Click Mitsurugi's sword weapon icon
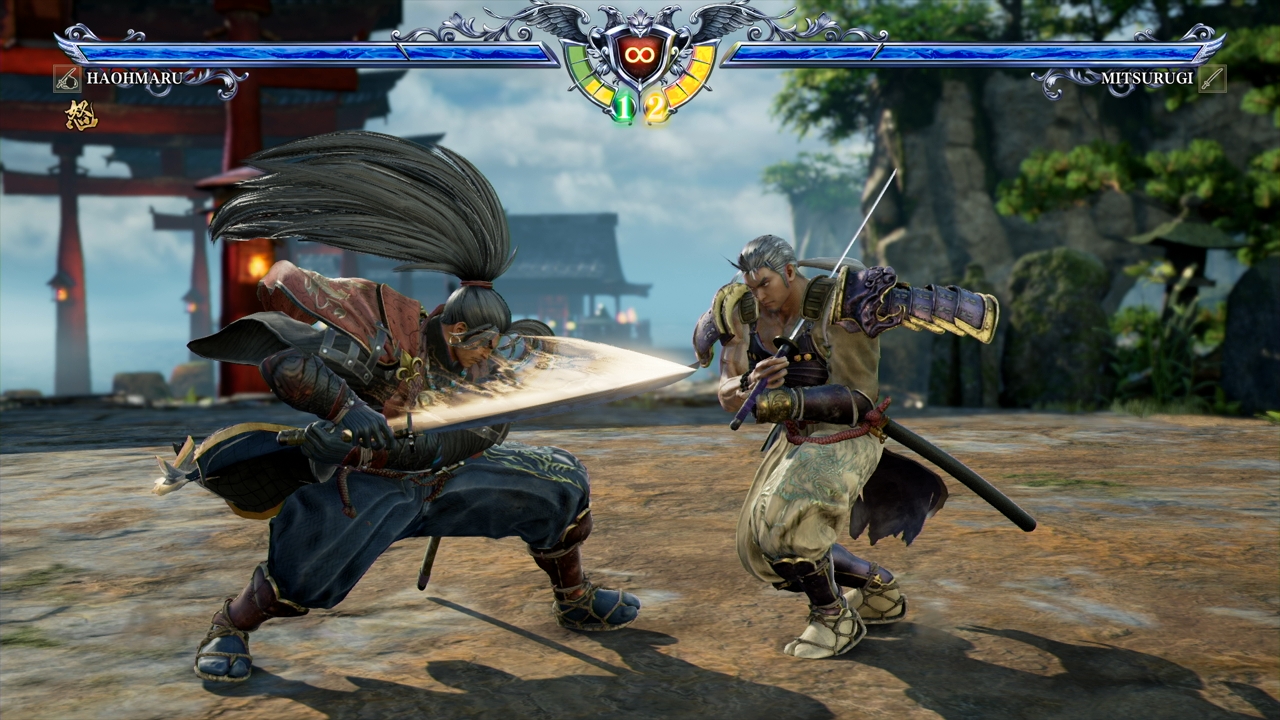The height and width of the screenshot is (720, 1280). tap(1212, 78)
